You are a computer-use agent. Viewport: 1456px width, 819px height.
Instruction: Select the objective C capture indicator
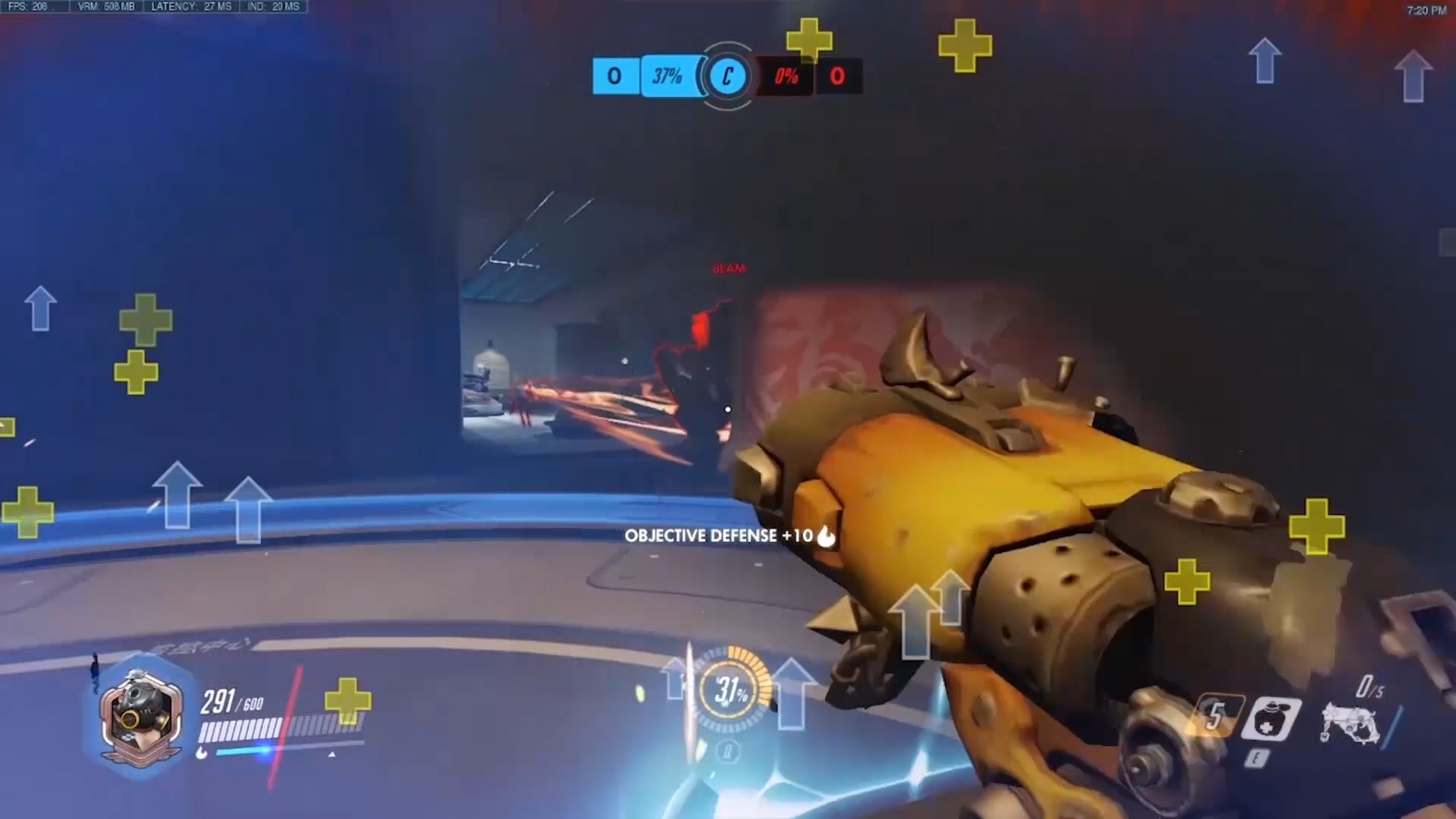pyautogui.click(x=727, y=77)
